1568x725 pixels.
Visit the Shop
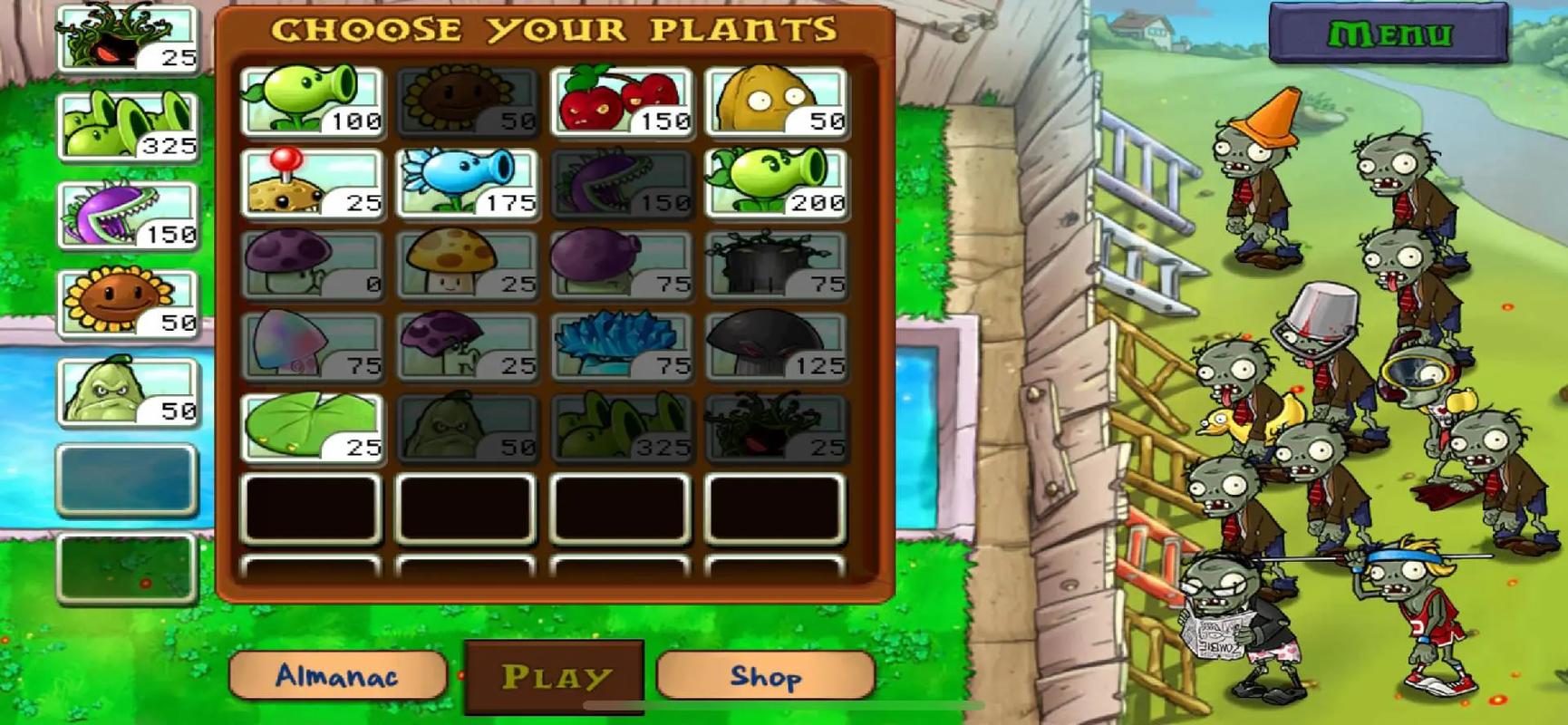click(766, 675)
